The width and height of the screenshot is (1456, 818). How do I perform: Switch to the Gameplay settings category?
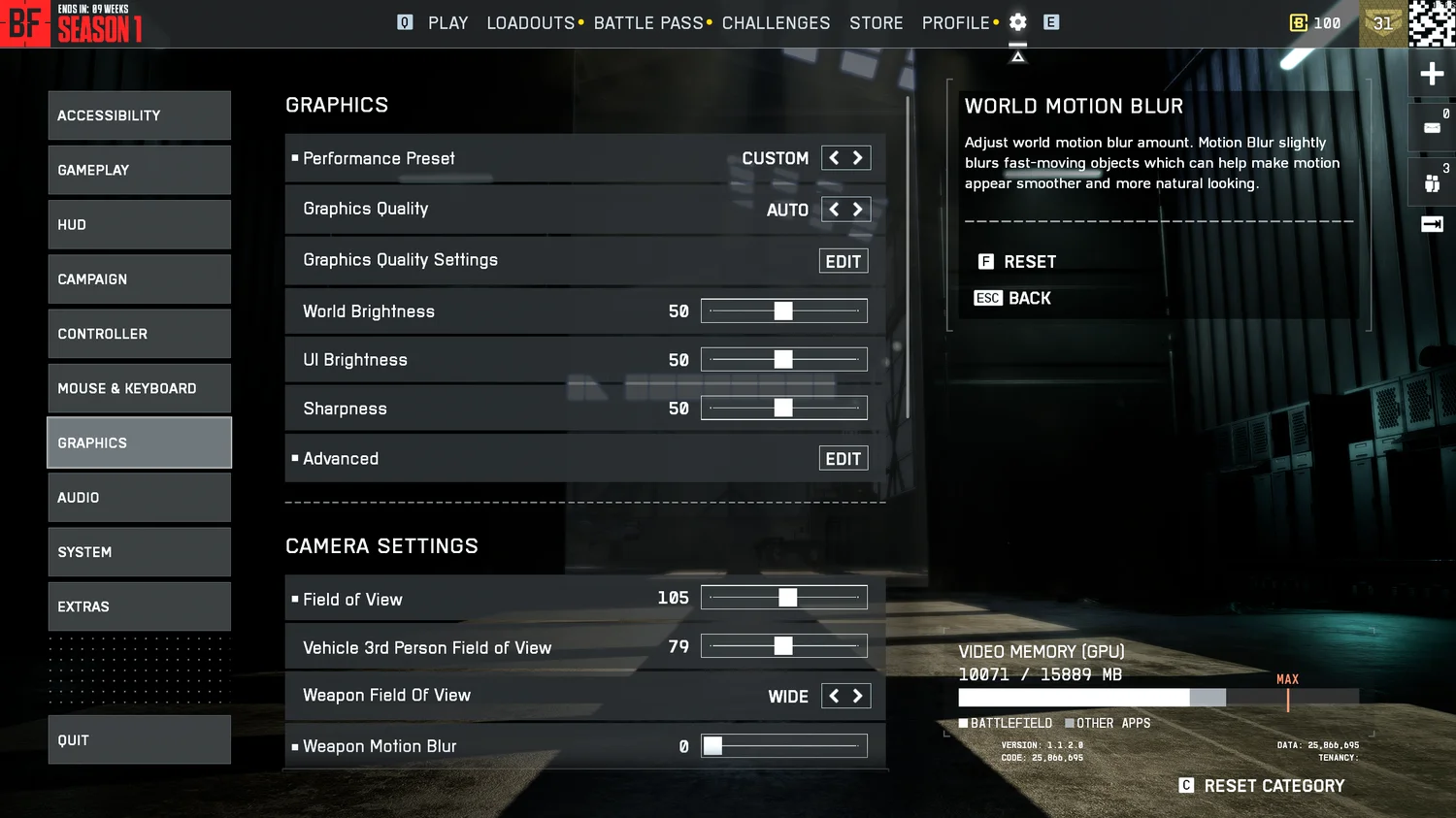click(x=139, y=170)
